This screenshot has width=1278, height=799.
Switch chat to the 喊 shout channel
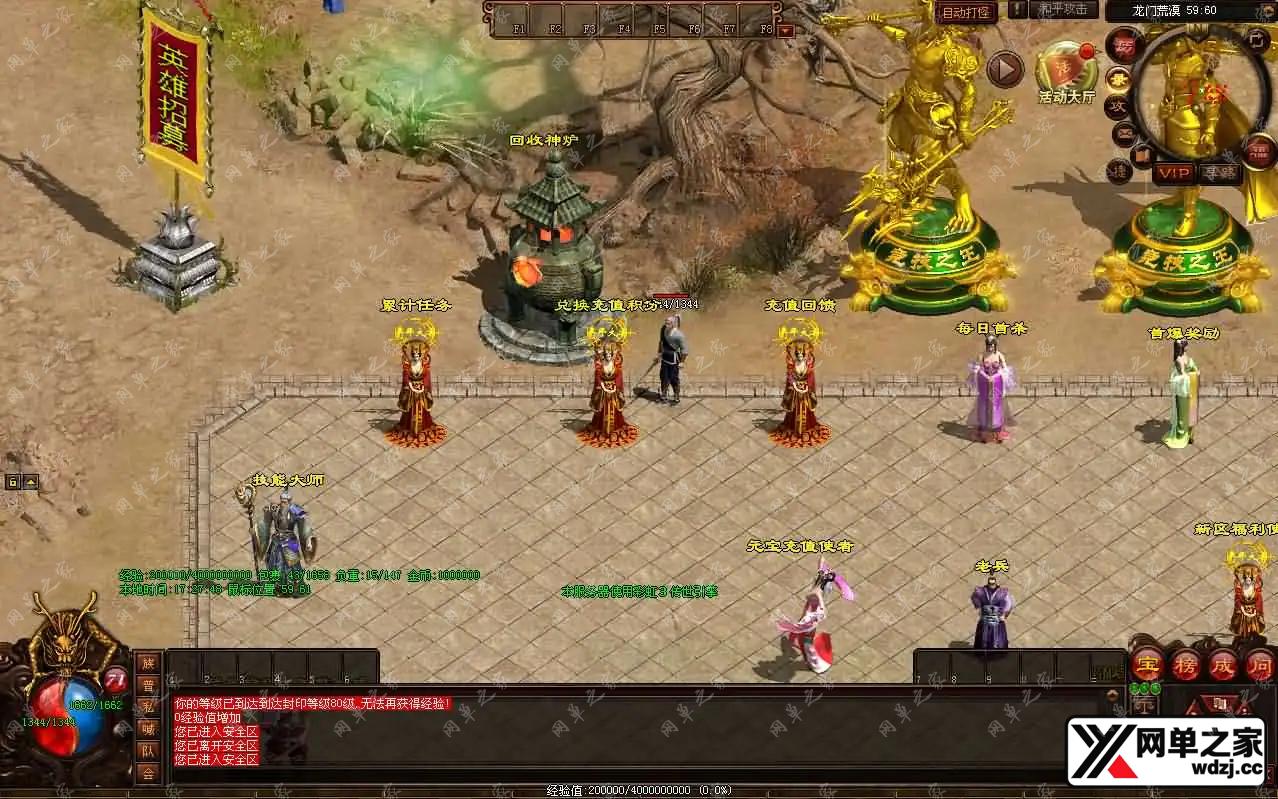point(148,729)
